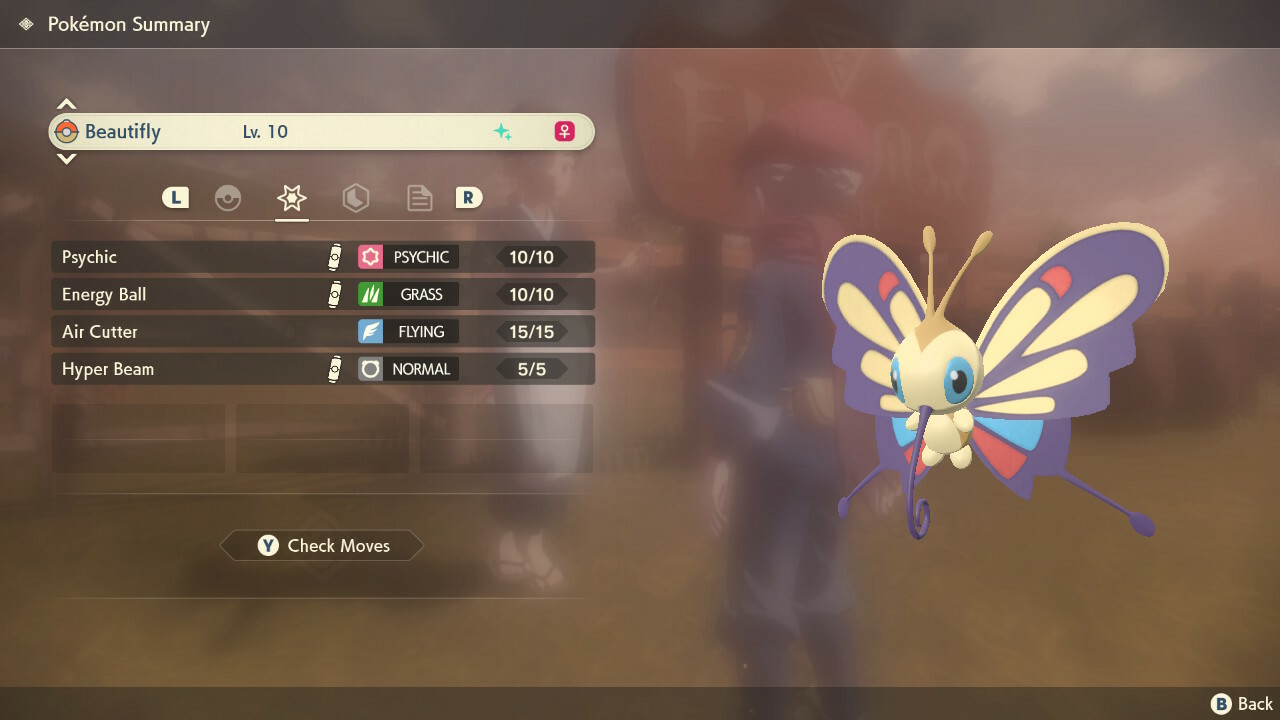
Task: Select the Psychic move row
Action: coord(322,257)
